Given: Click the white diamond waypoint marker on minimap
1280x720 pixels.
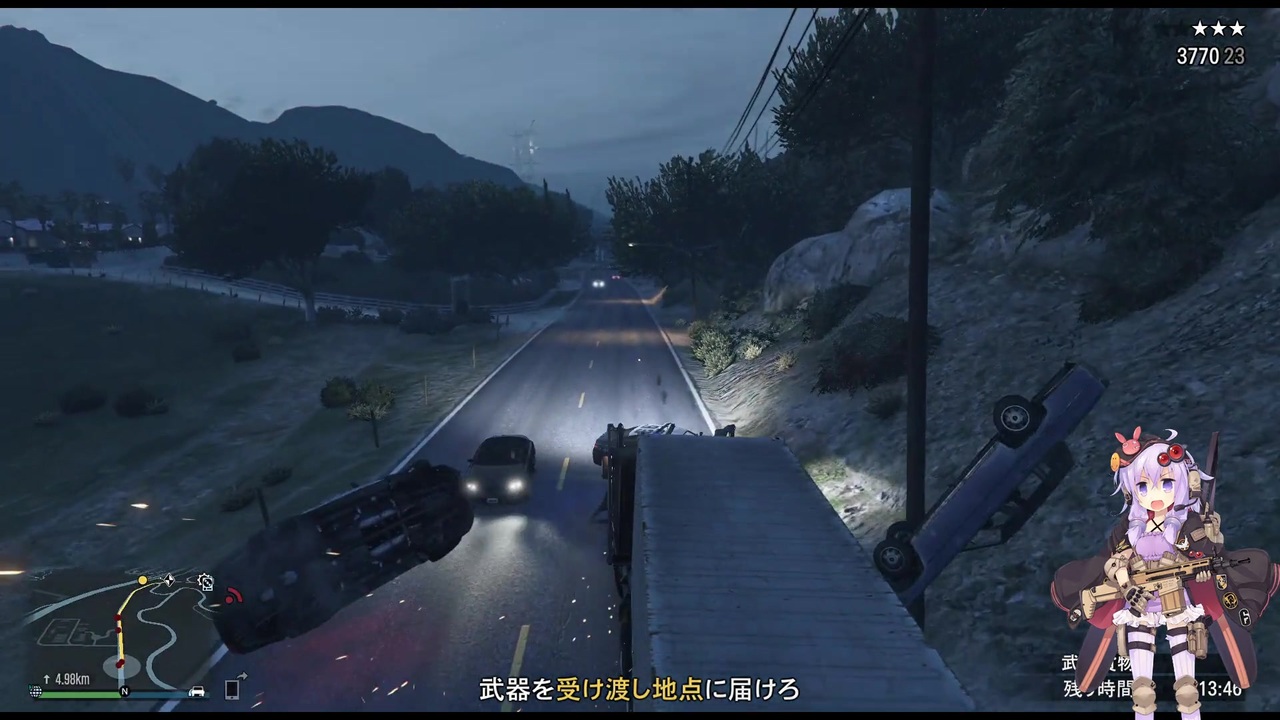Looking at the screenshot, I should [169, 579].
